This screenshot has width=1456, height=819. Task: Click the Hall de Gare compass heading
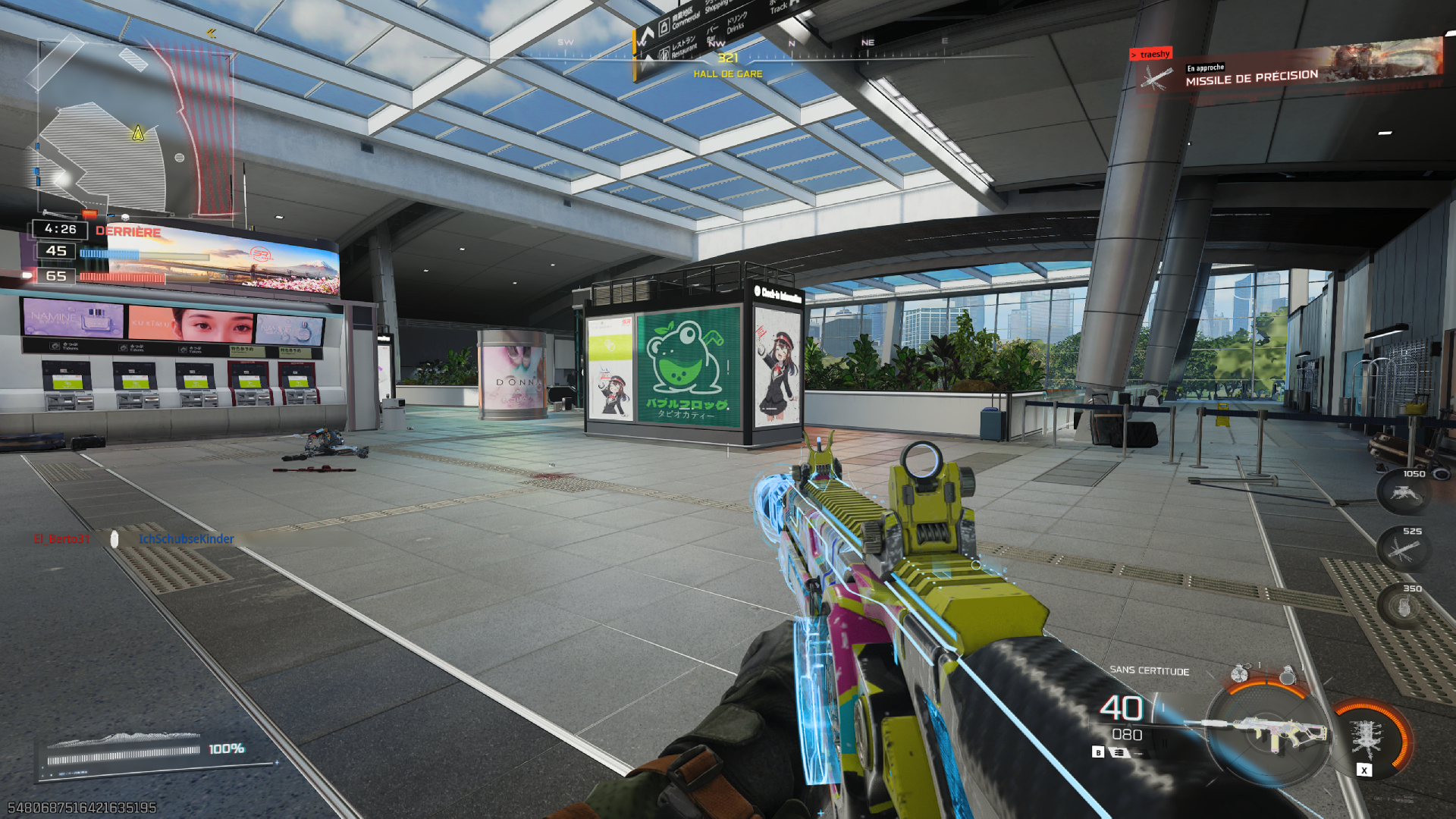(728, 74)
